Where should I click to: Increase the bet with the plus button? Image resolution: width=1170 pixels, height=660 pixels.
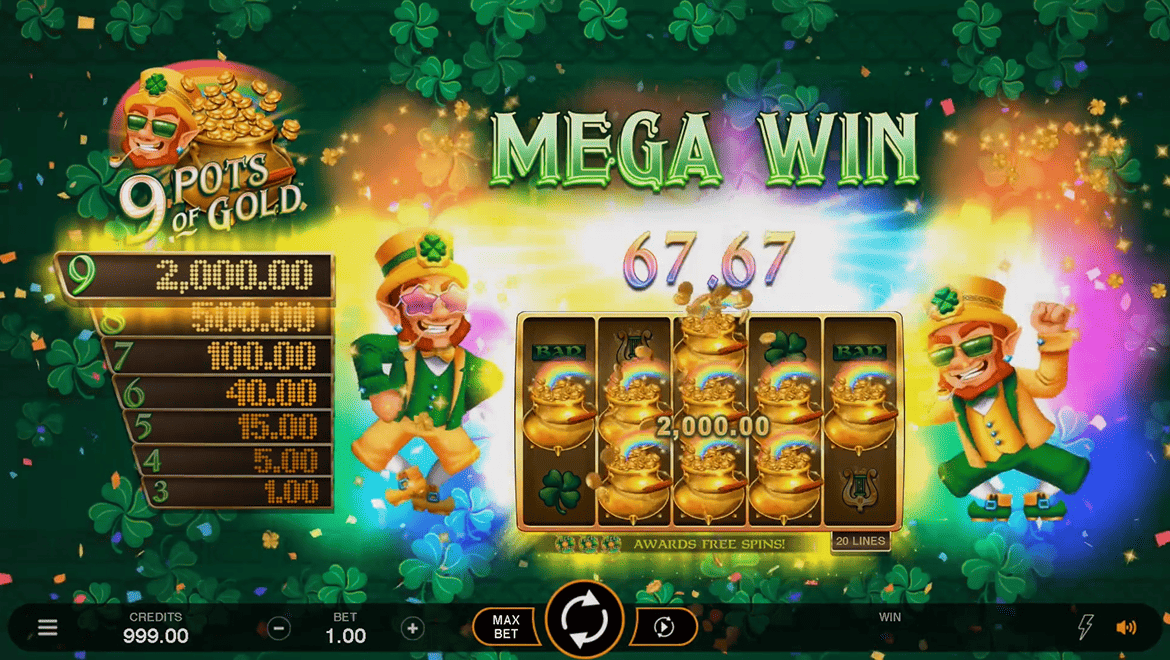(412, 628)
